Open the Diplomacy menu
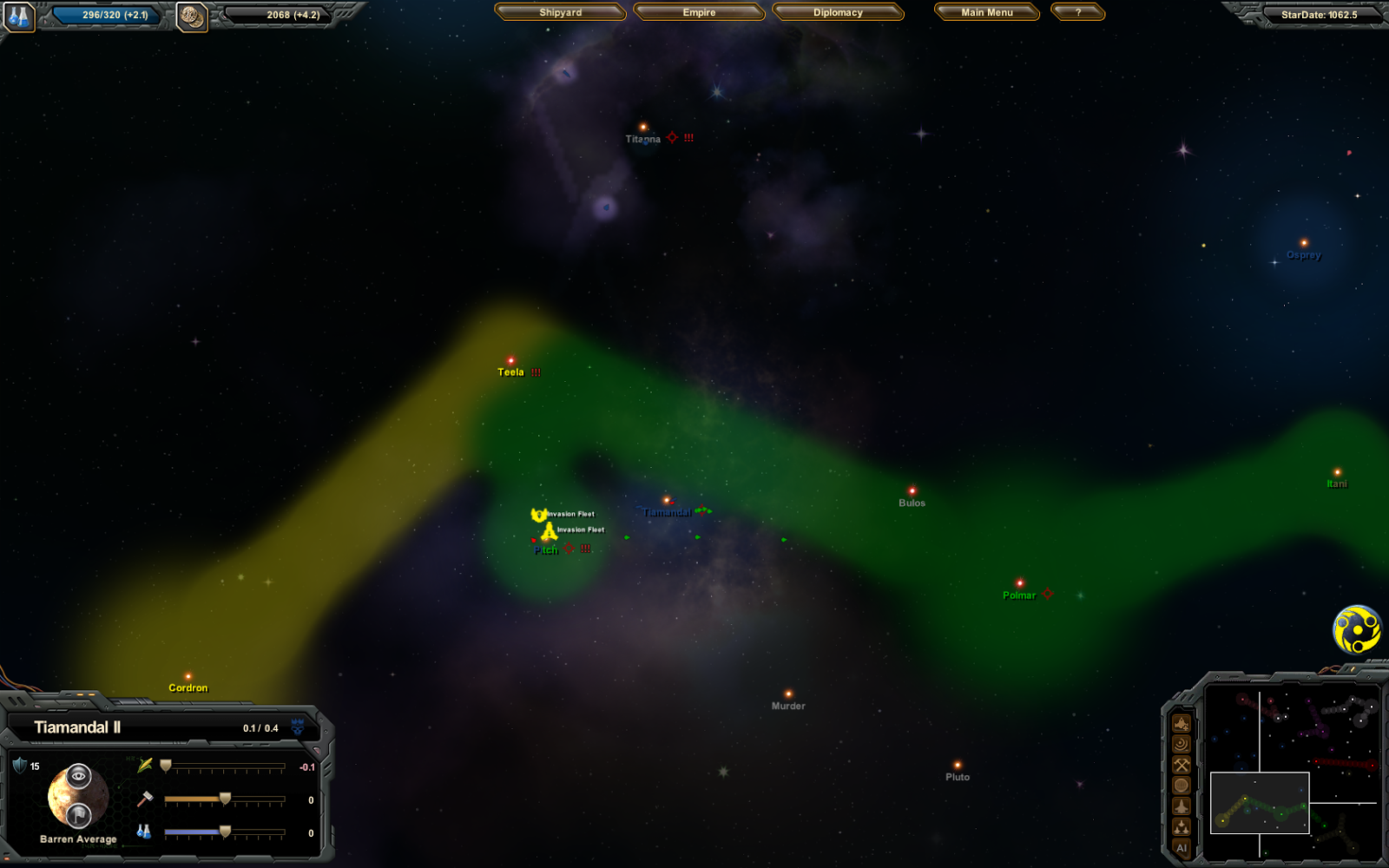1389x868 pixels. [x=839, y=12]
